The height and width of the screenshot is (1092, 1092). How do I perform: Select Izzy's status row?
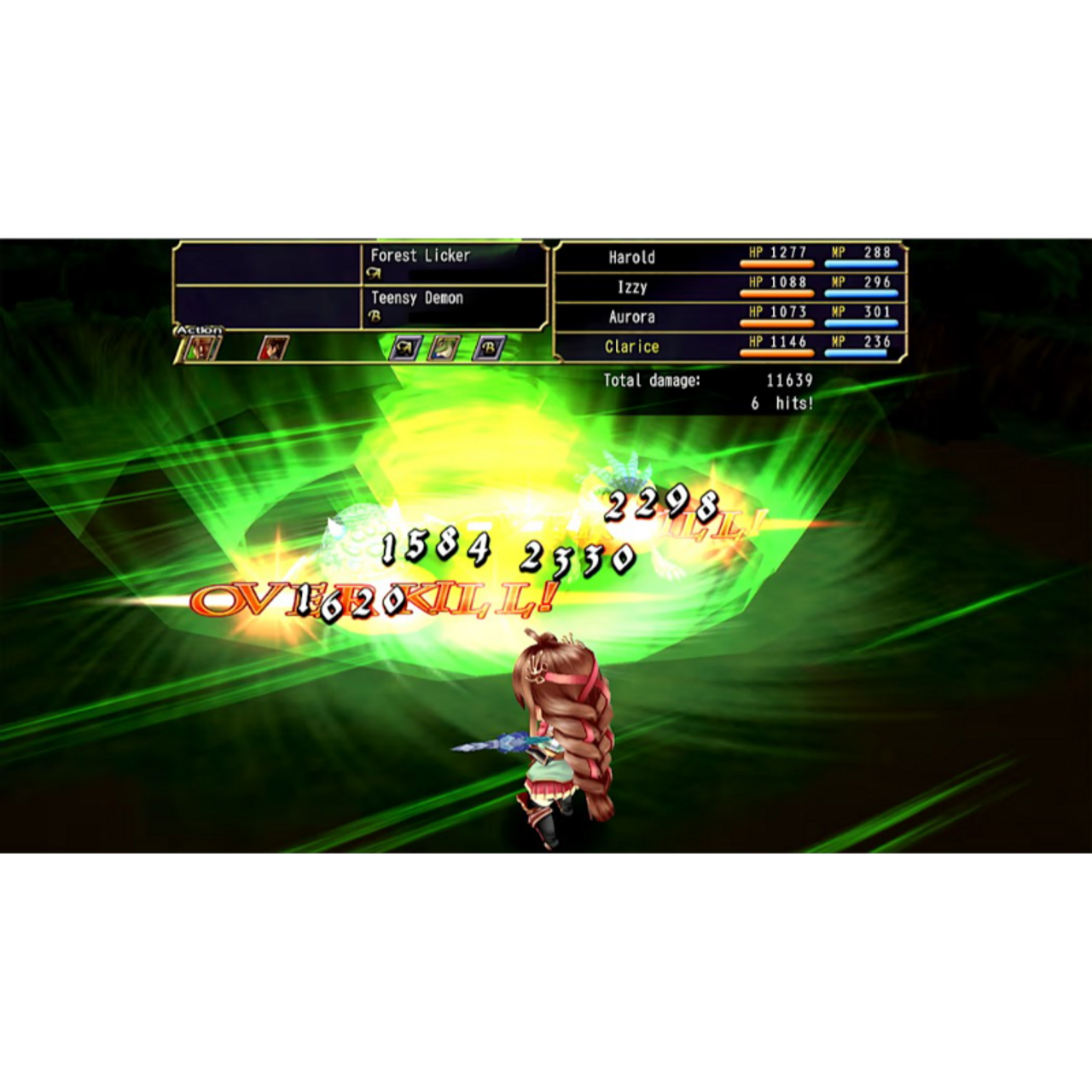[x=744, y=288]
